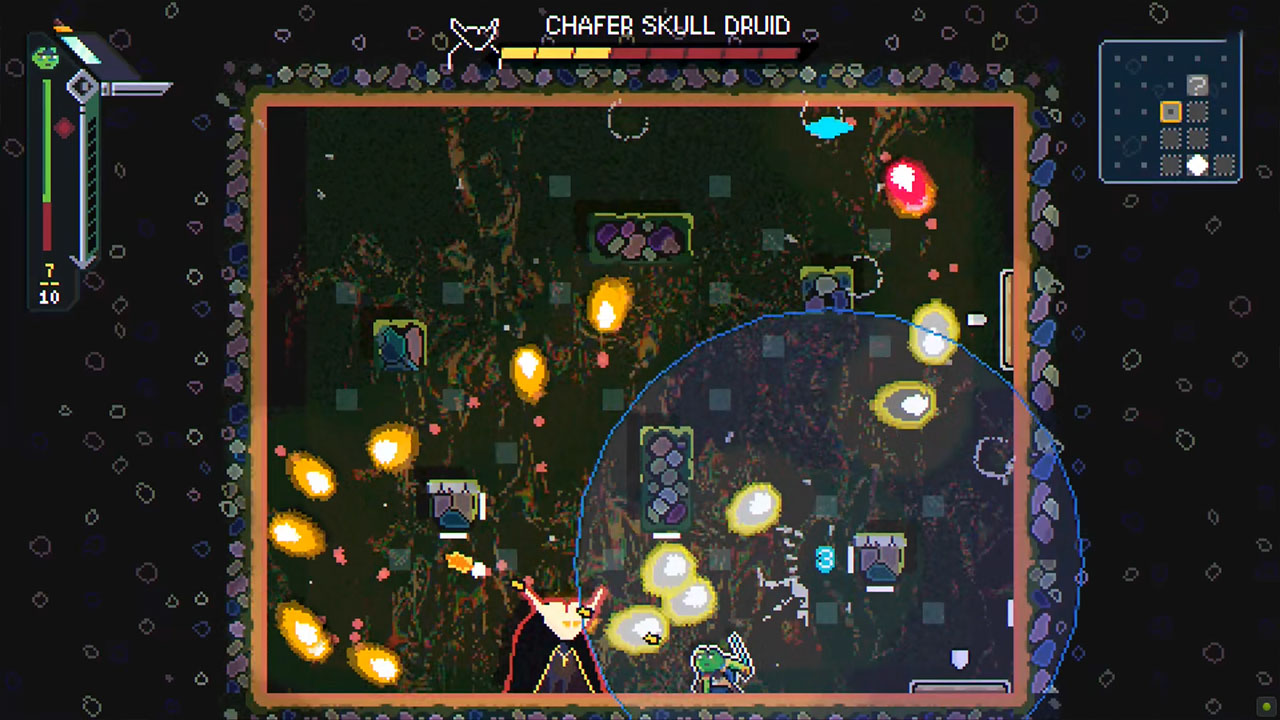The image size is (1280, 720).
Task: Click the cyan gem at the top of the arena
Action: (829, 127)
